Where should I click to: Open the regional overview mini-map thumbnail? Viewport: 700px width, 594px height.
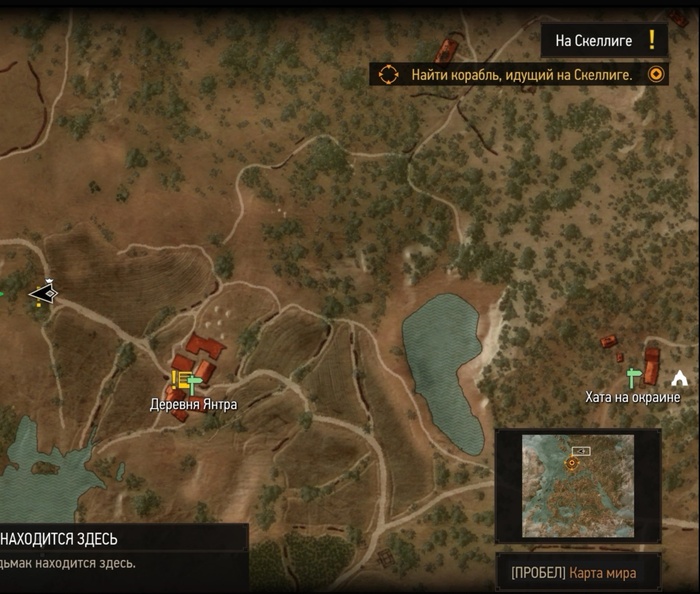(x=578, y=486)
